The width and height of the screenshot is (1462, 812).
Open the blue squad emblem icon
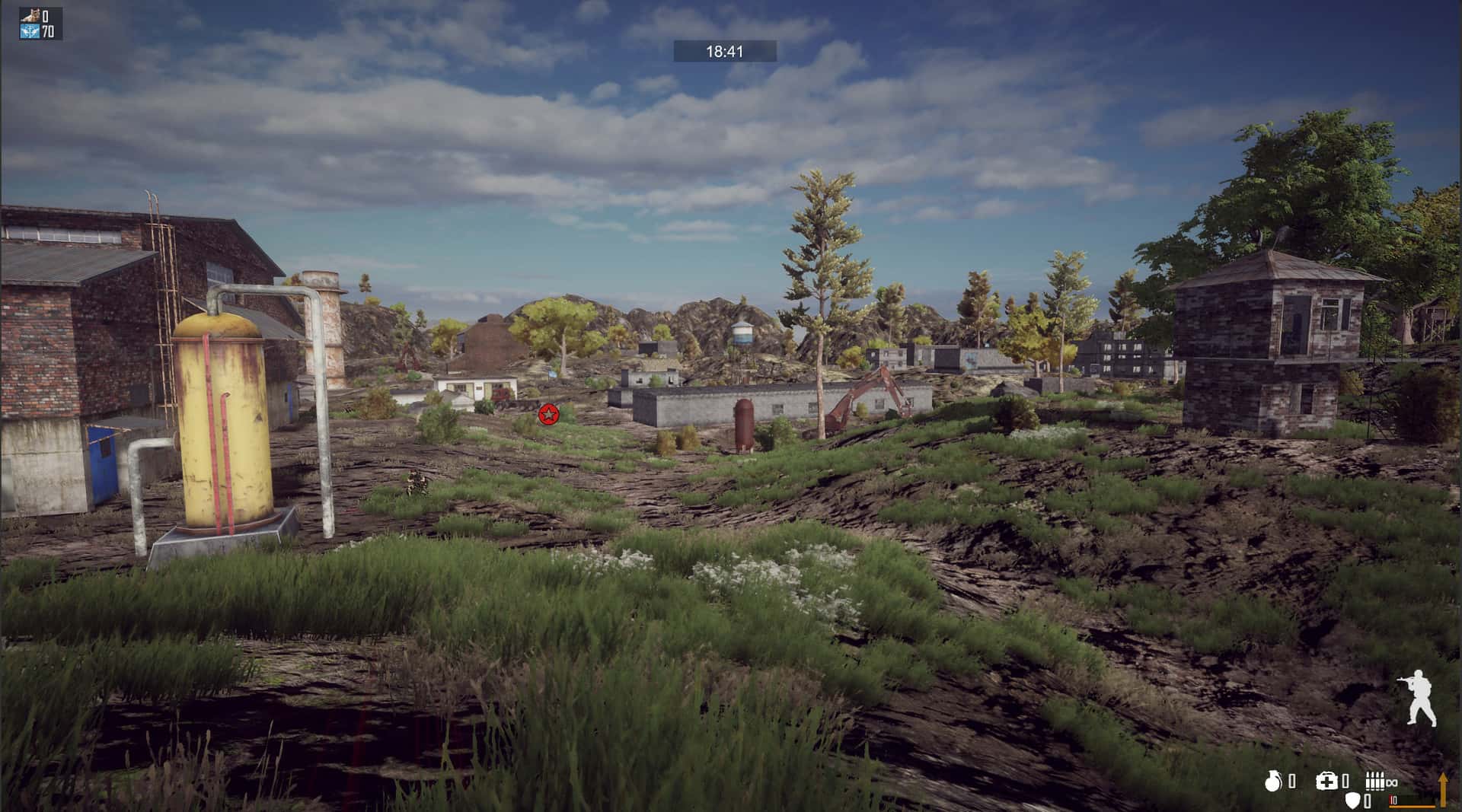[30, 32]
